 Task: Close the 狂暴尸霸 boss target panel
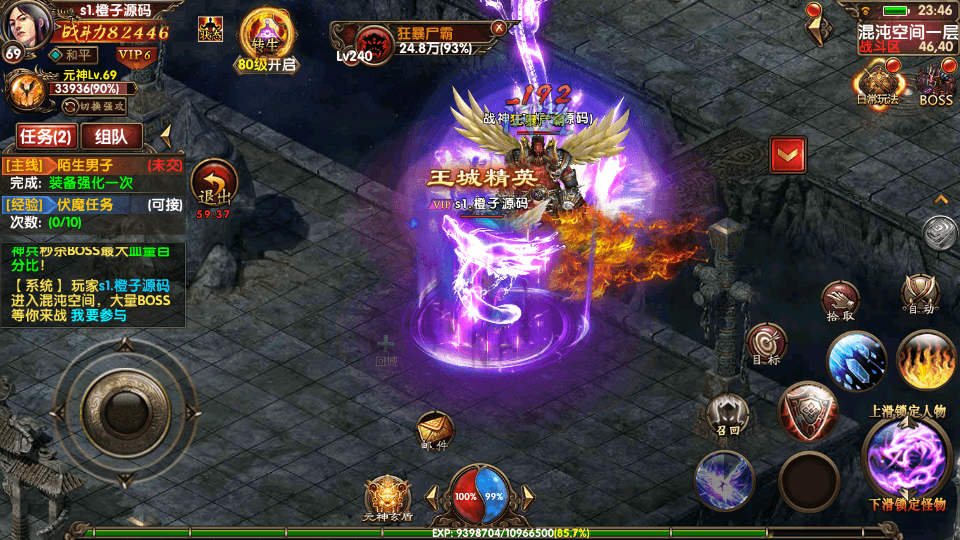[498, 28]
